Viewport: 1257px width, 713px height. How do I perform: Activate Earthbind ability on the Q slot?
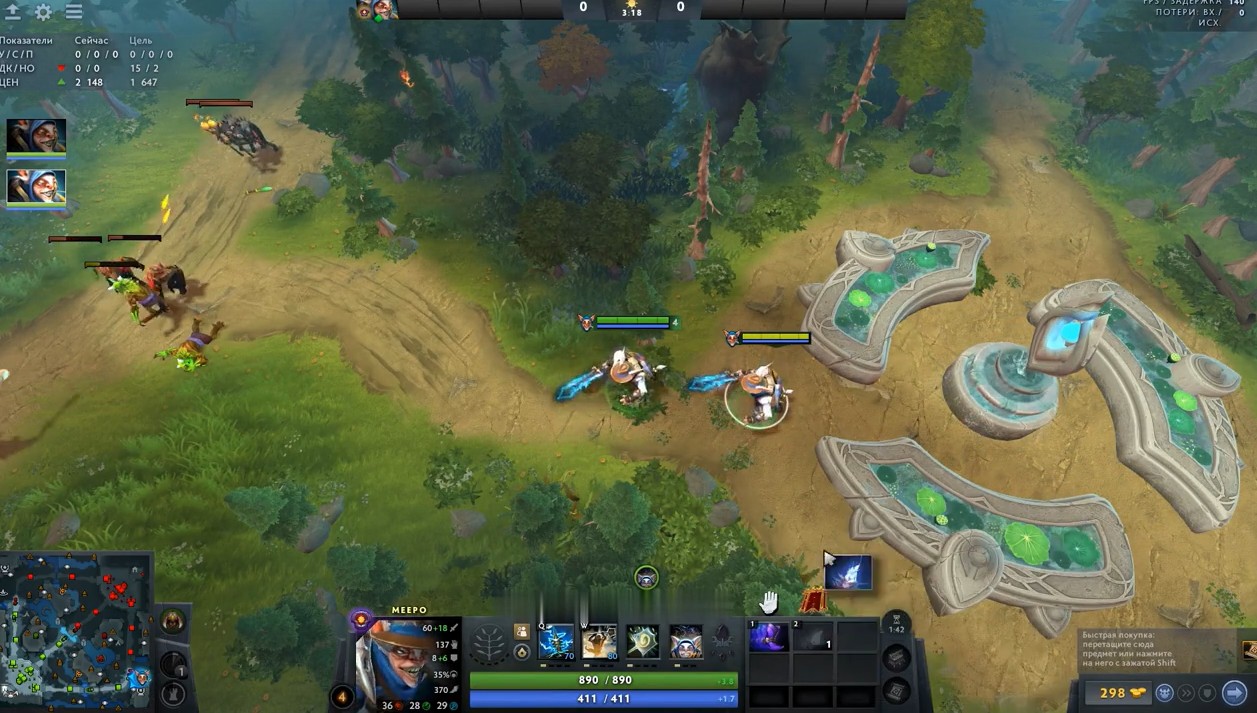(x=557, y=641)
